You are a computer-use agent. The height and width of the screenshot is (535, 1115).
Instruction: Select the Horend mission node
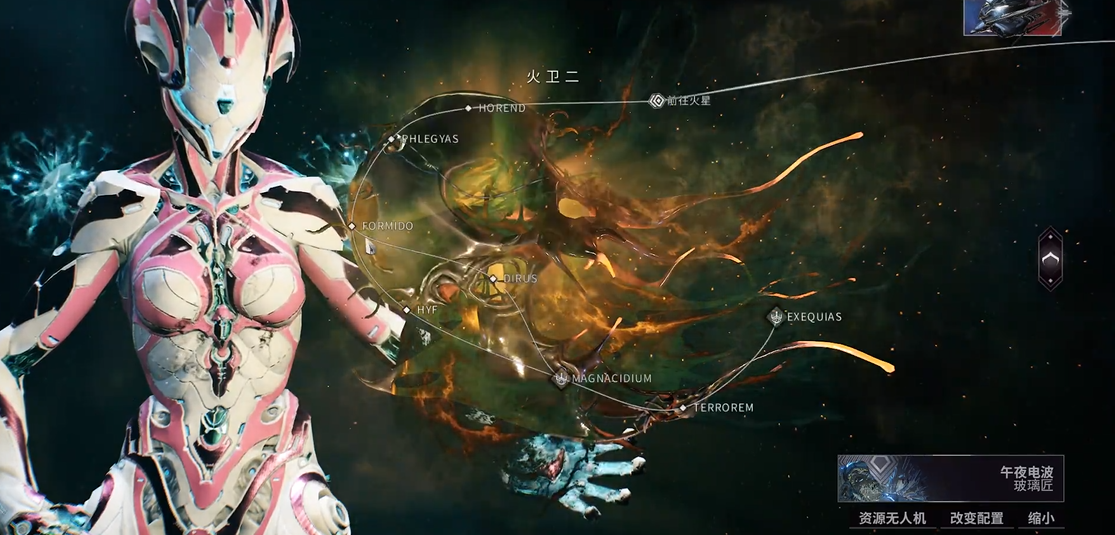pos(468,108)
